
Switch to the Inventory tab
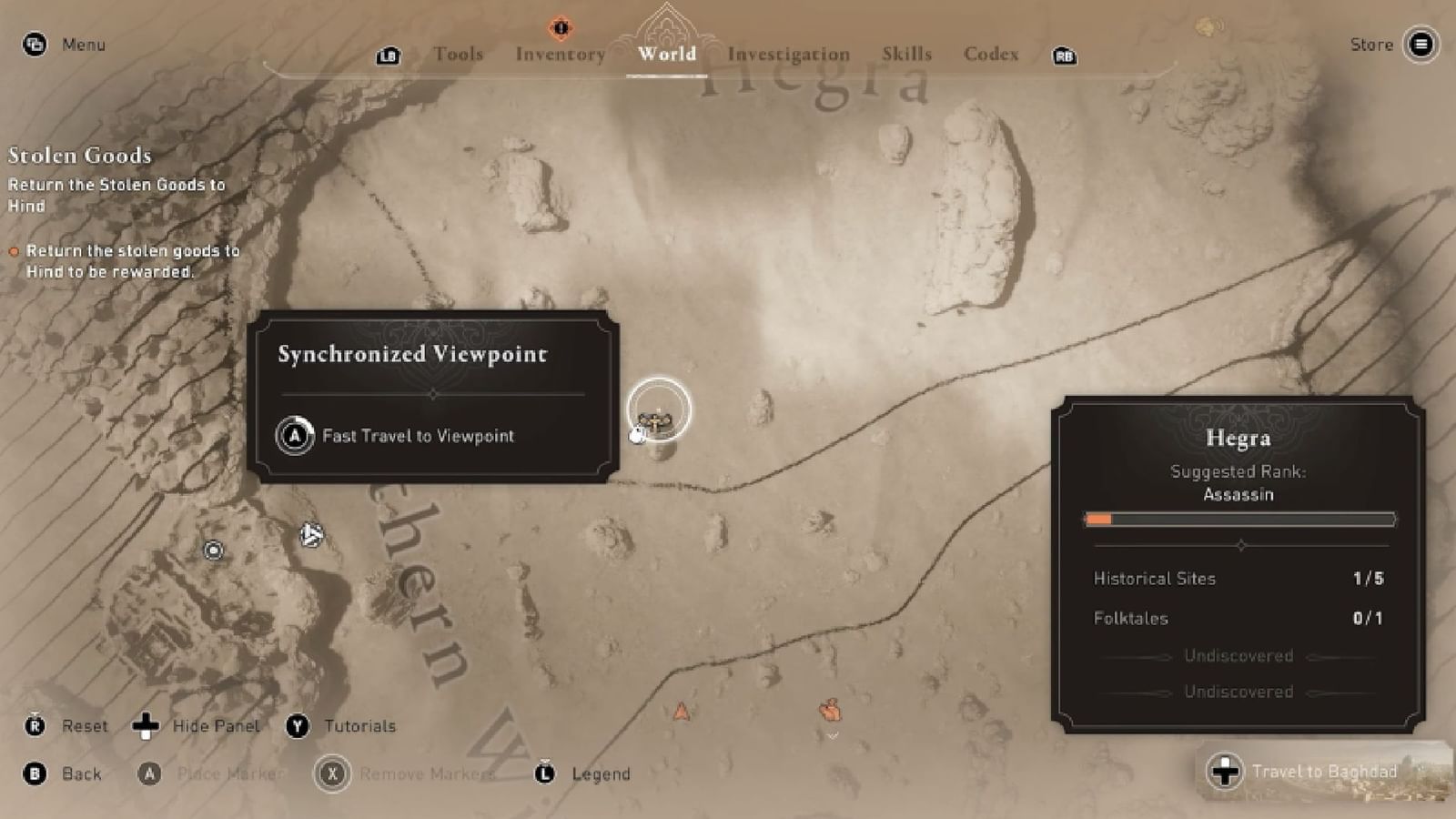[x=561, y=55]
